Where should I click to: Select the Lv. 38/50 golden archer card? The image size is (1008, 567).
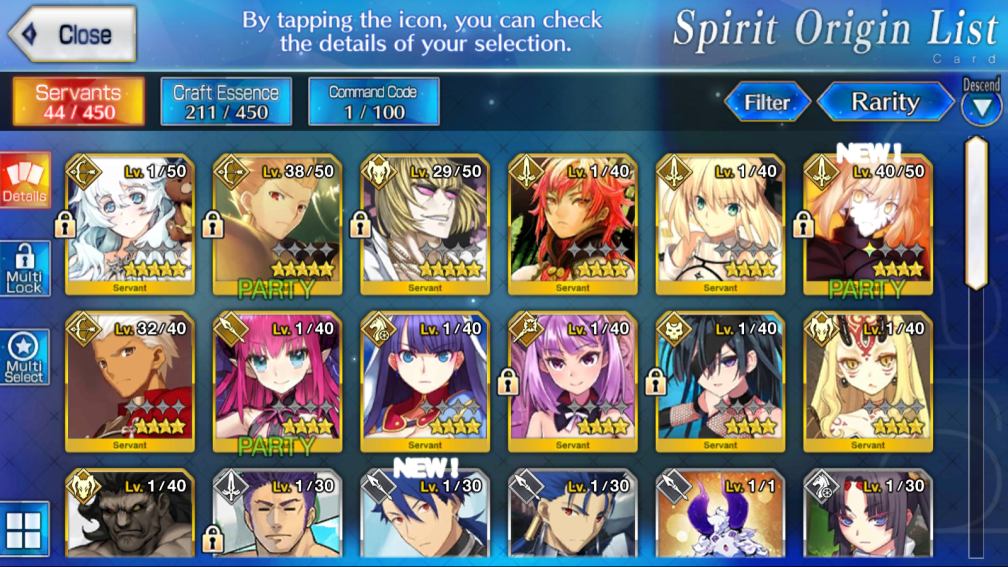(x=277, y=225)
